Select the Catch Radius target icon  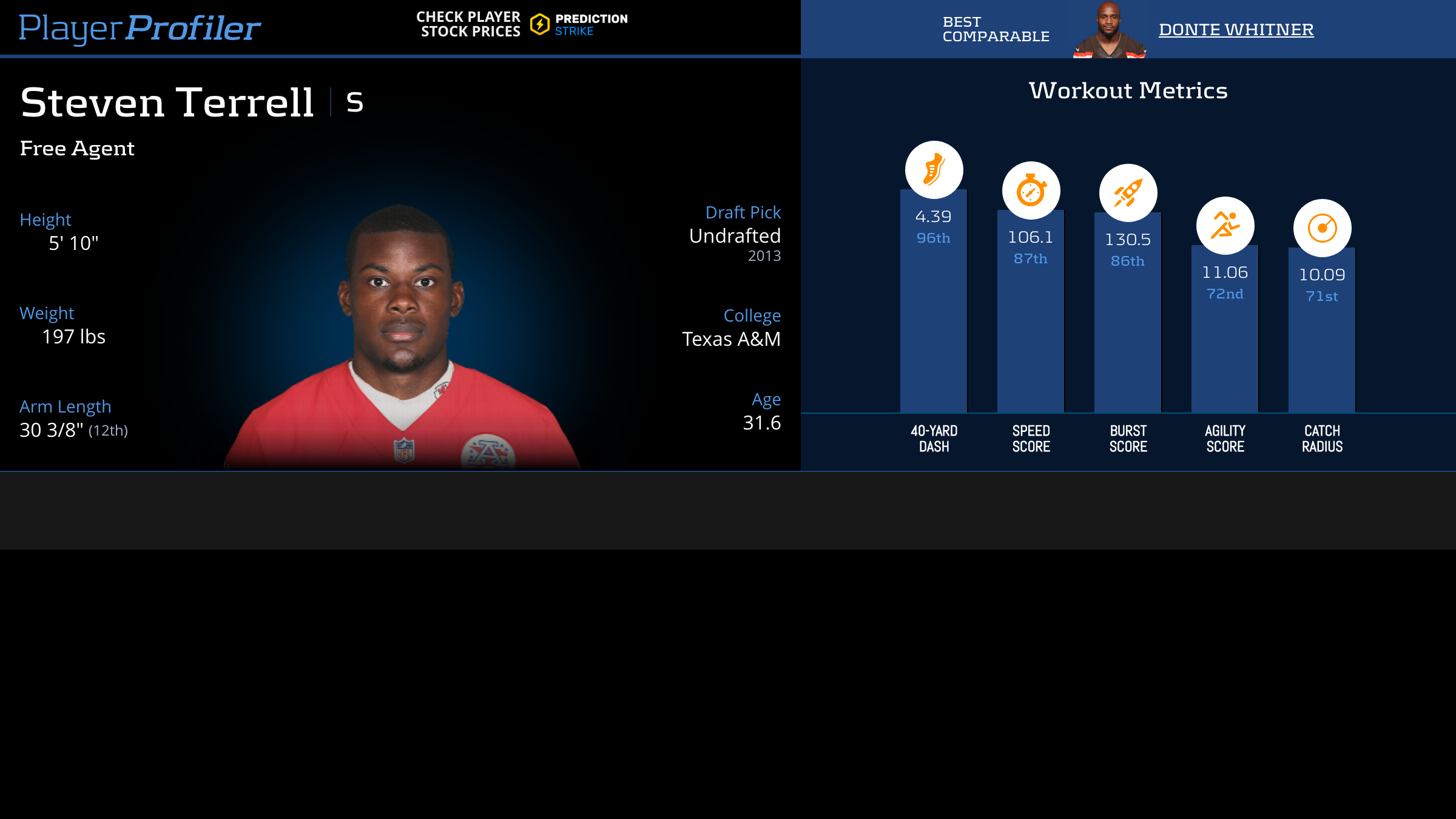click(1322, 228)
